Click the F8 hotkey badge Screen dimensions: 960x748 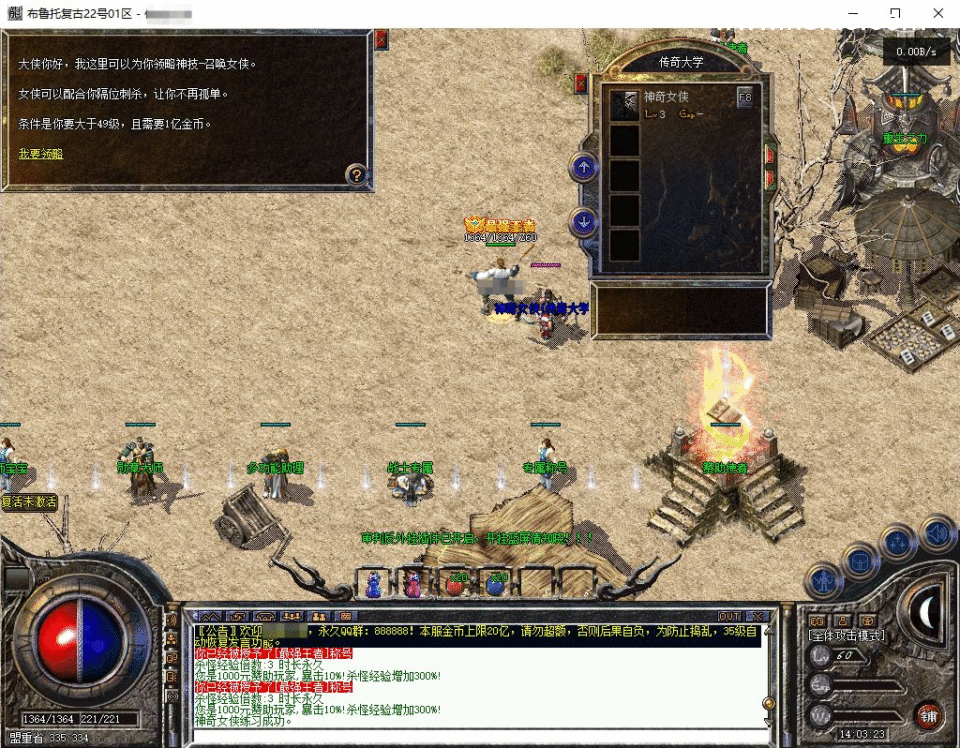[x=745, y=97]
